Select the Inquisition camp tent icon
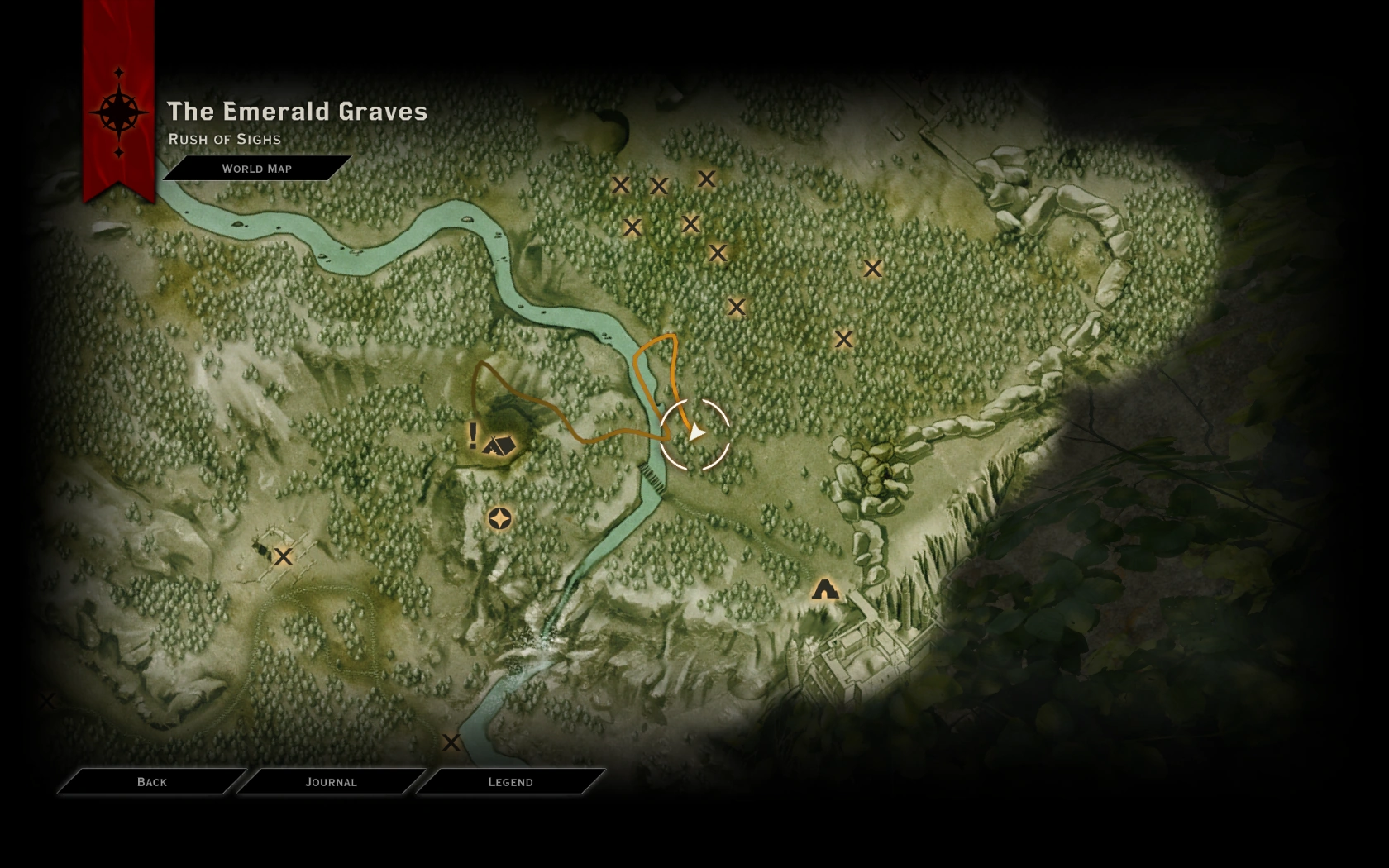 [x=500, y=443]
